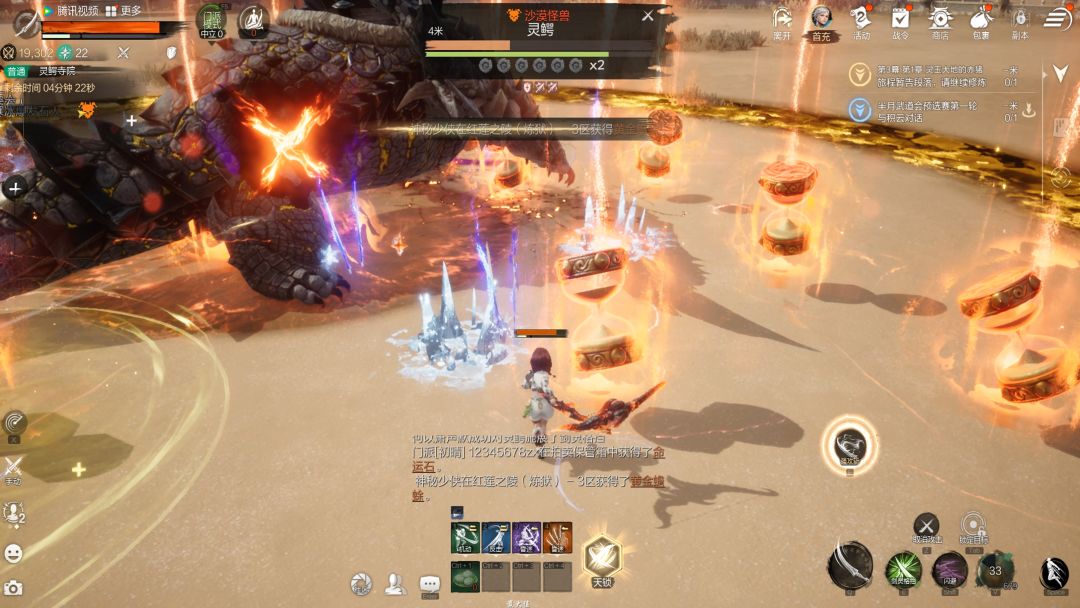
Task: Collapse the quest tracker arrow
Action: tap(1061, 74)
